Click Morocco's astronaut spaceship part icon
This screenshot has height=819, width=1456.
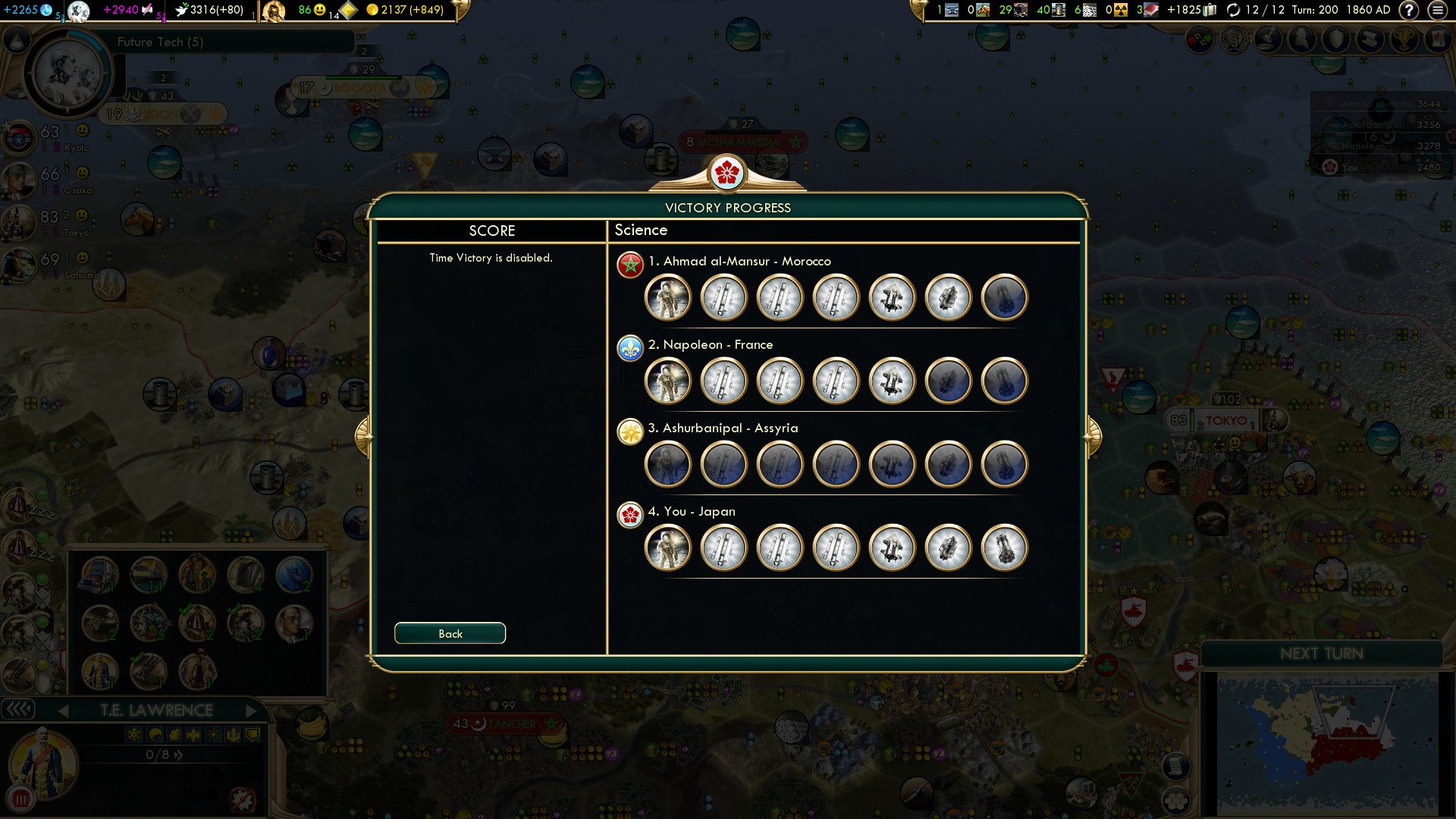click(x=667, y=297)
